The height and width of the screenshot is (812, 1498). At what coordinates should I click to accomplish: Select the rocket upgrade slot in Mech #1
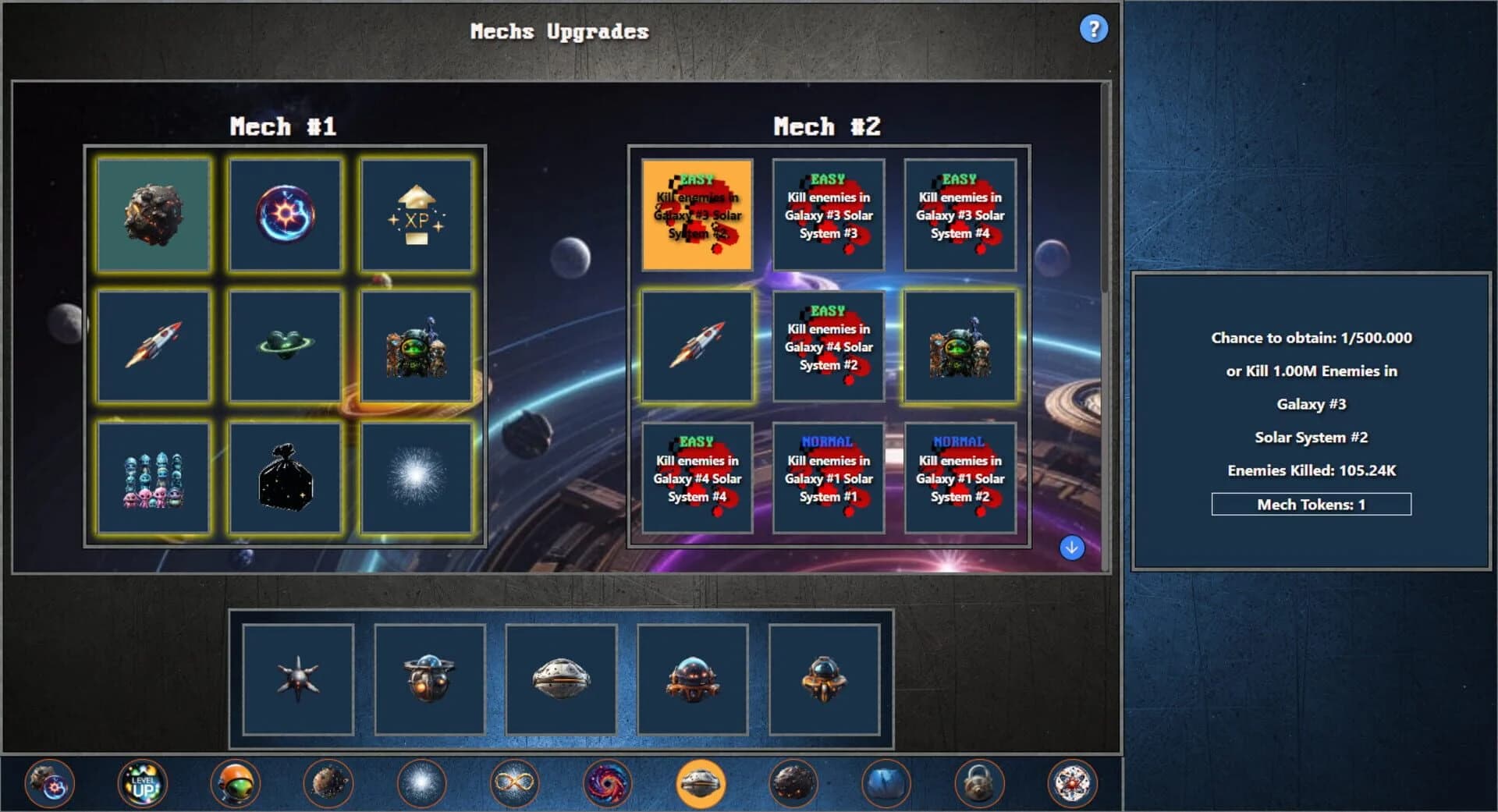coord(153,346)
